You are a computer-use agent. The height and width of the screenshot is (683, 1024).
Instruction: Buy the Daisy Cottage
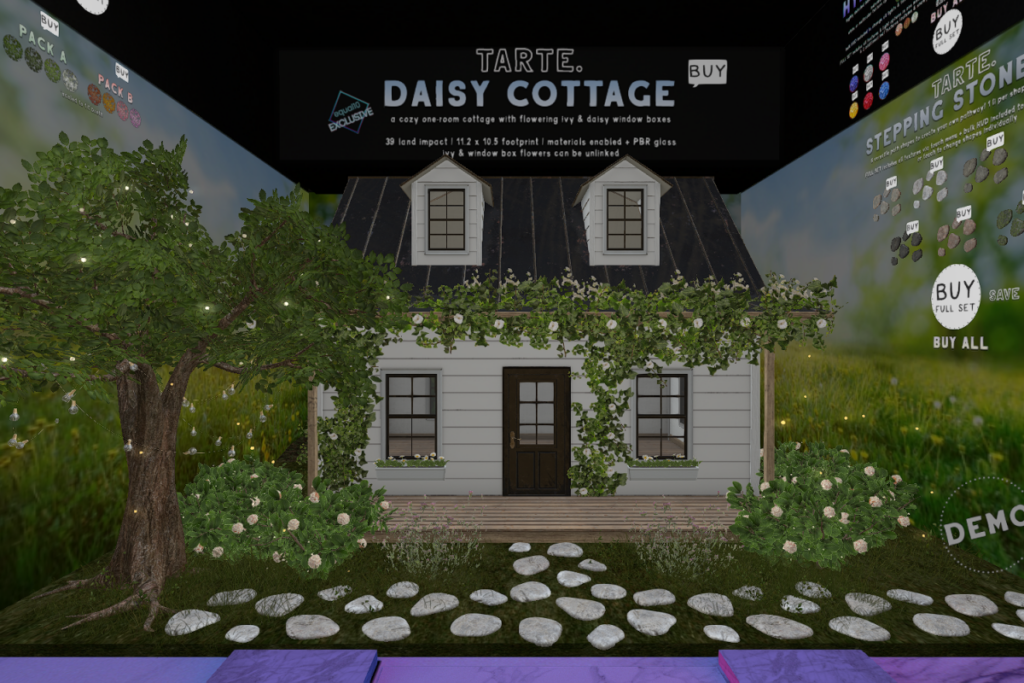[x=707, y=72]
